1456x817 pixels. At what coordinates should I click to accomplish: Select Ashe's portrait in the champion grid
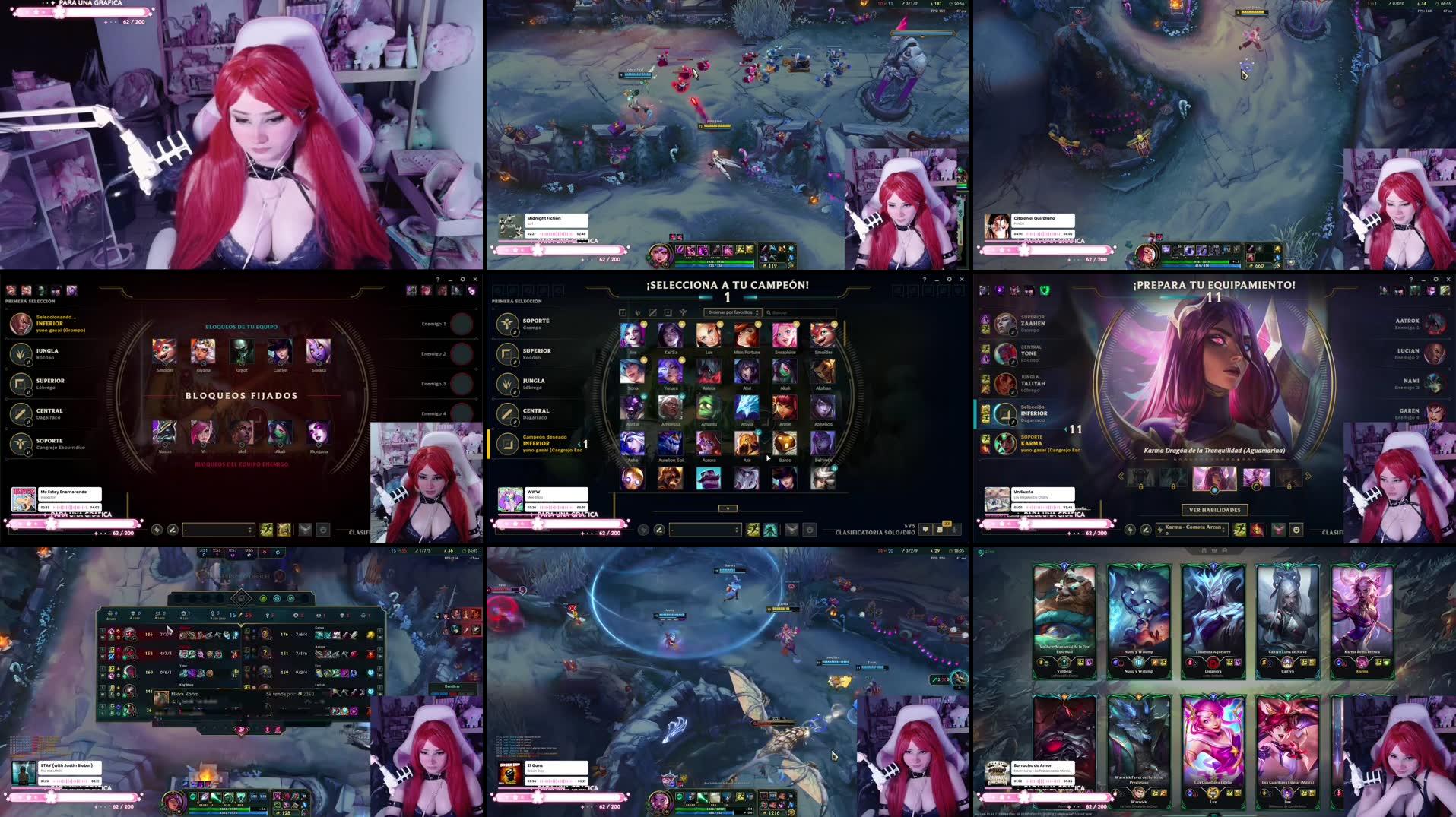(632, 445)
